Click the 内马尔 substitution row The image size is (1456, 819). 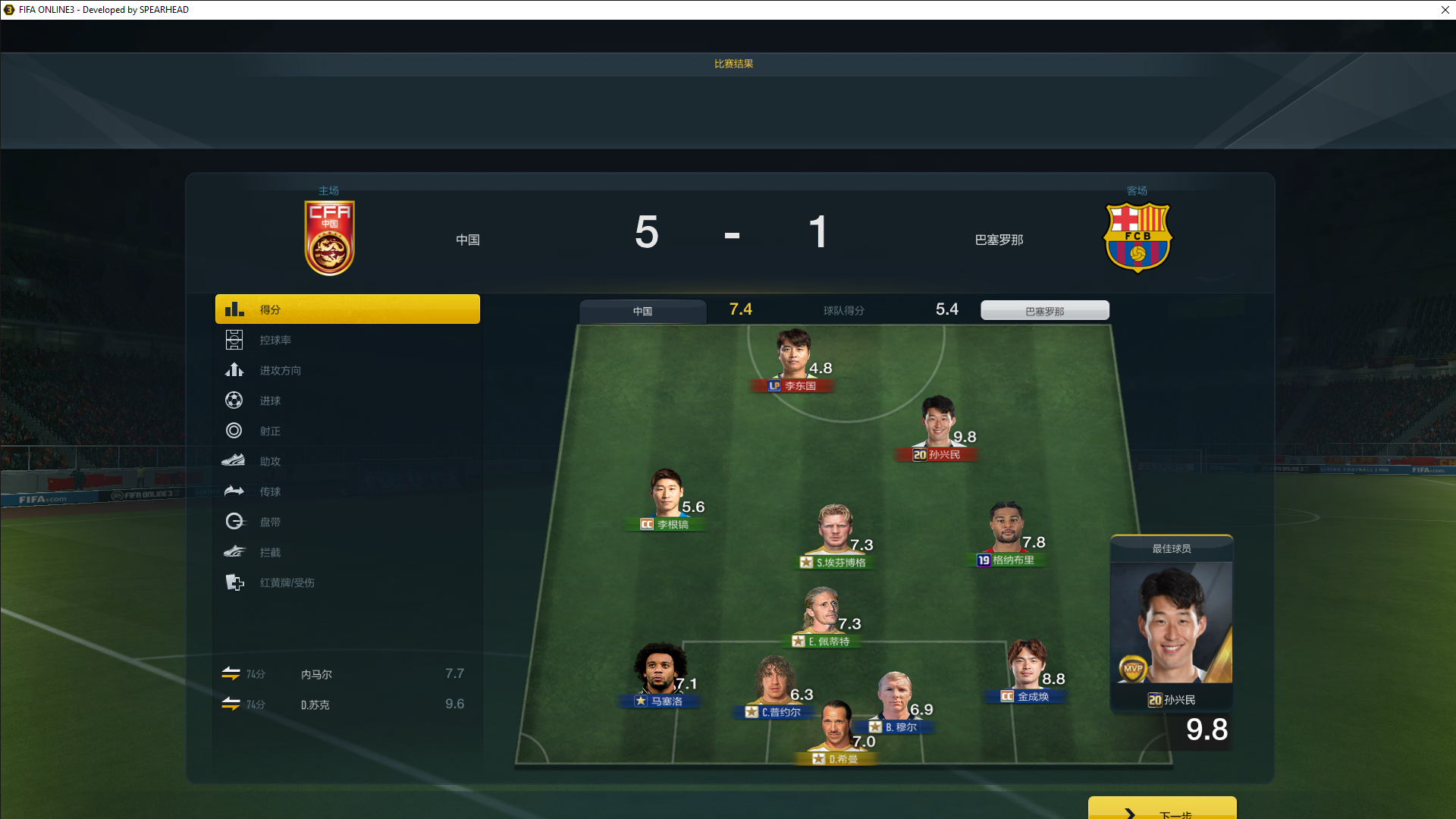coord(347,674)
